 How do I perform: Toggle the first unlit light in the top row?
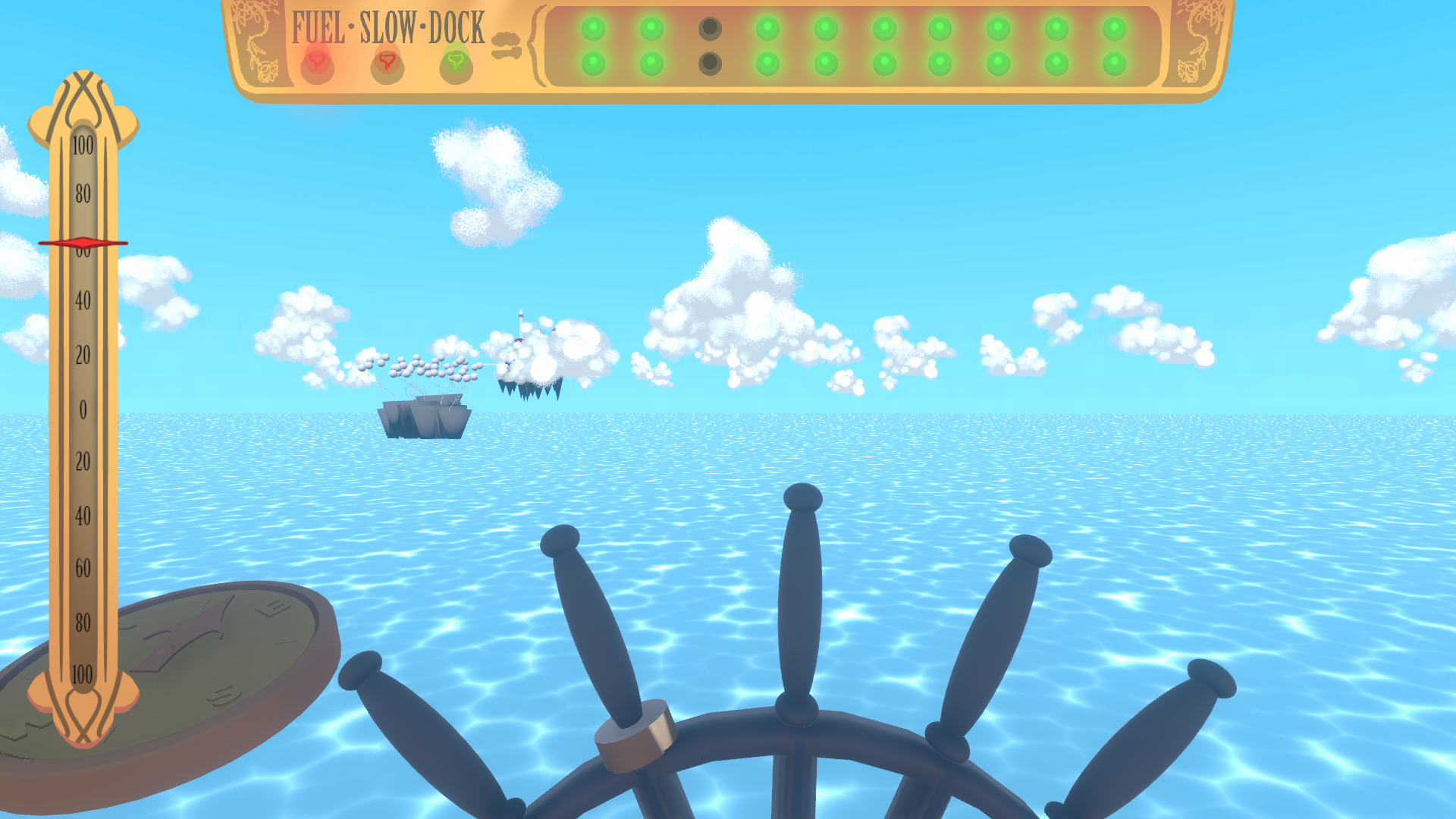click(709, 27)
